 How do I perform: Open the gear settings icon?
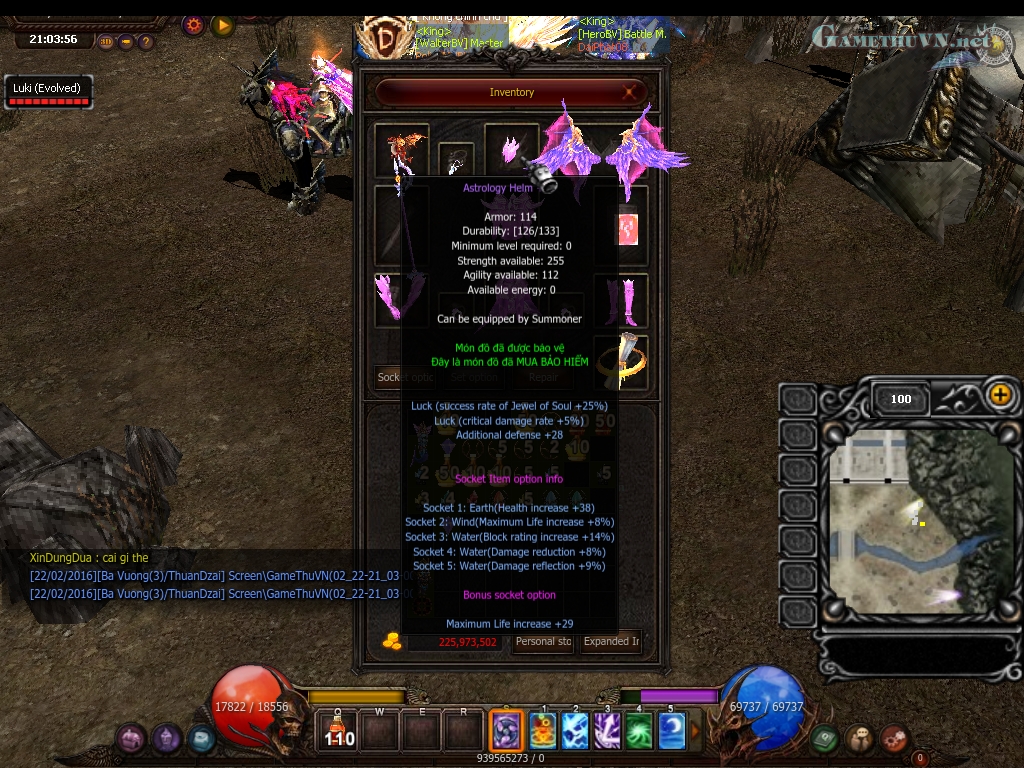click(194, 25)
